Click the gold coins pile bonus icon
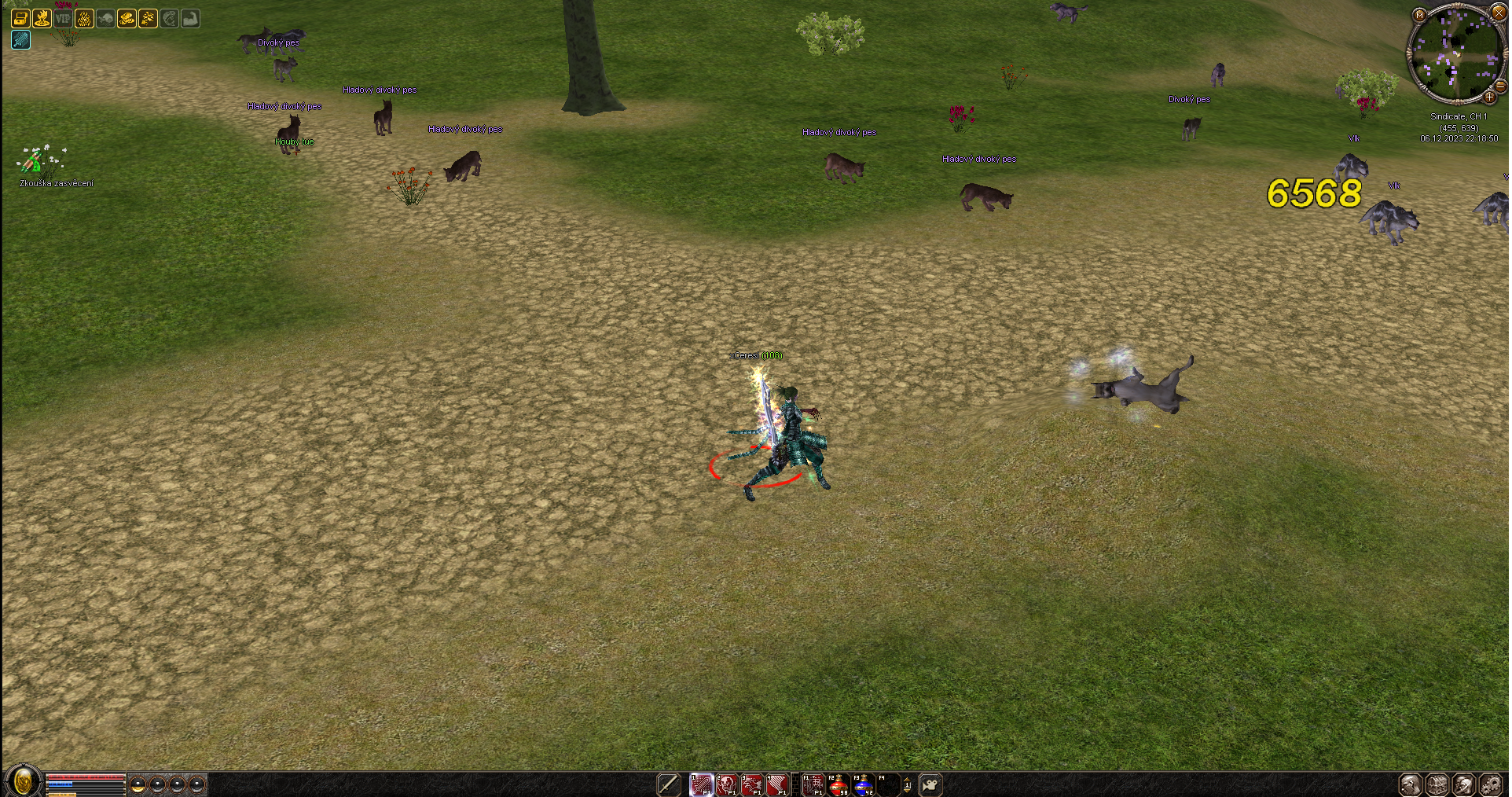1512x797 pixels. coord(127,18)
